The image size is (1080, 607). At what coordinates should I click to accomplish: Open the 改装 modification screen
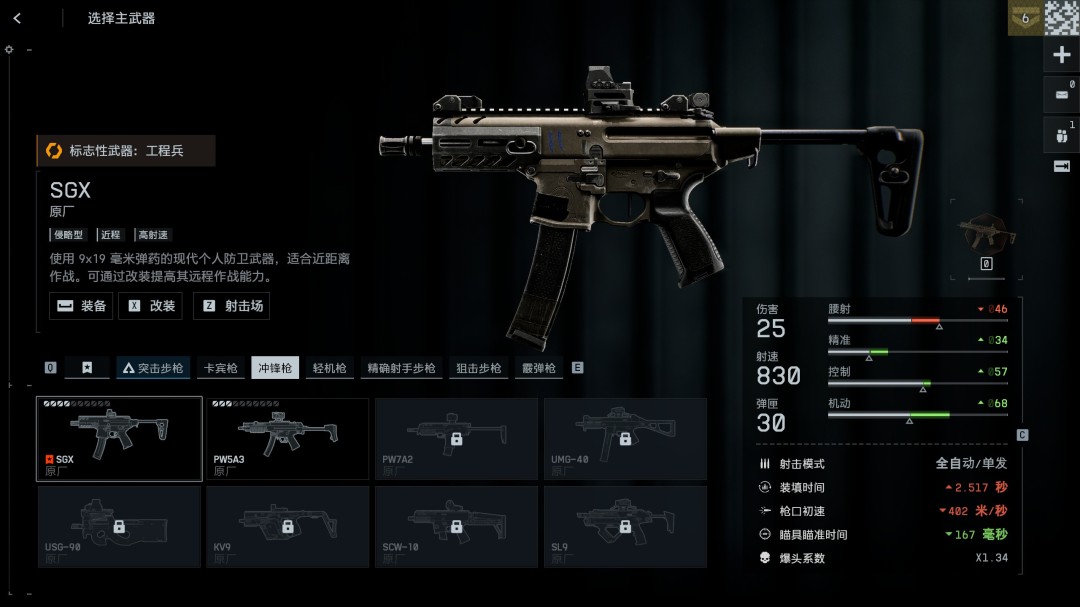[x=151, y=306]
